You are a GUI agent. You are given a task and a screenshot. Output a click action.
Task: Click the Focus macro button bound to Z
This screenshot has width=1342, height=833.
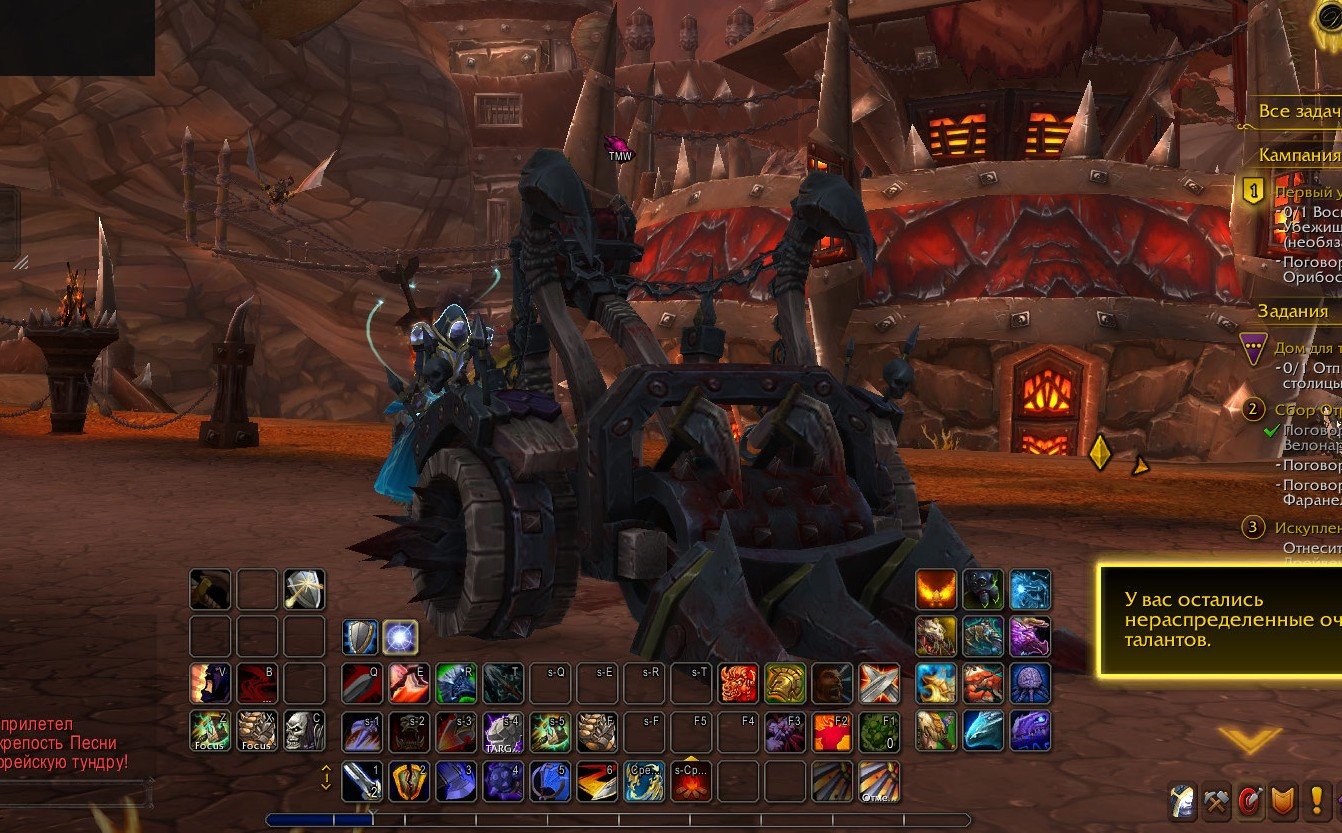coord(209,729)
